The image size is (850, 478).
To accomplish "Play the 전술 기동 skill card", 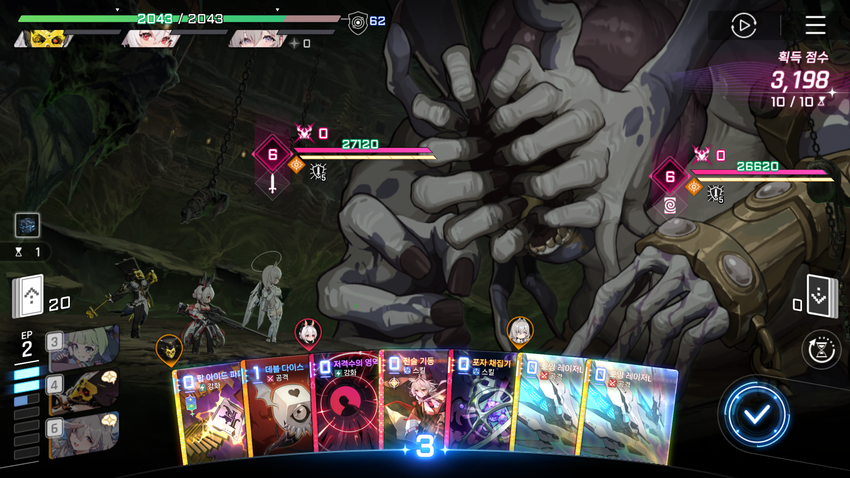I will tap(415, 405).
